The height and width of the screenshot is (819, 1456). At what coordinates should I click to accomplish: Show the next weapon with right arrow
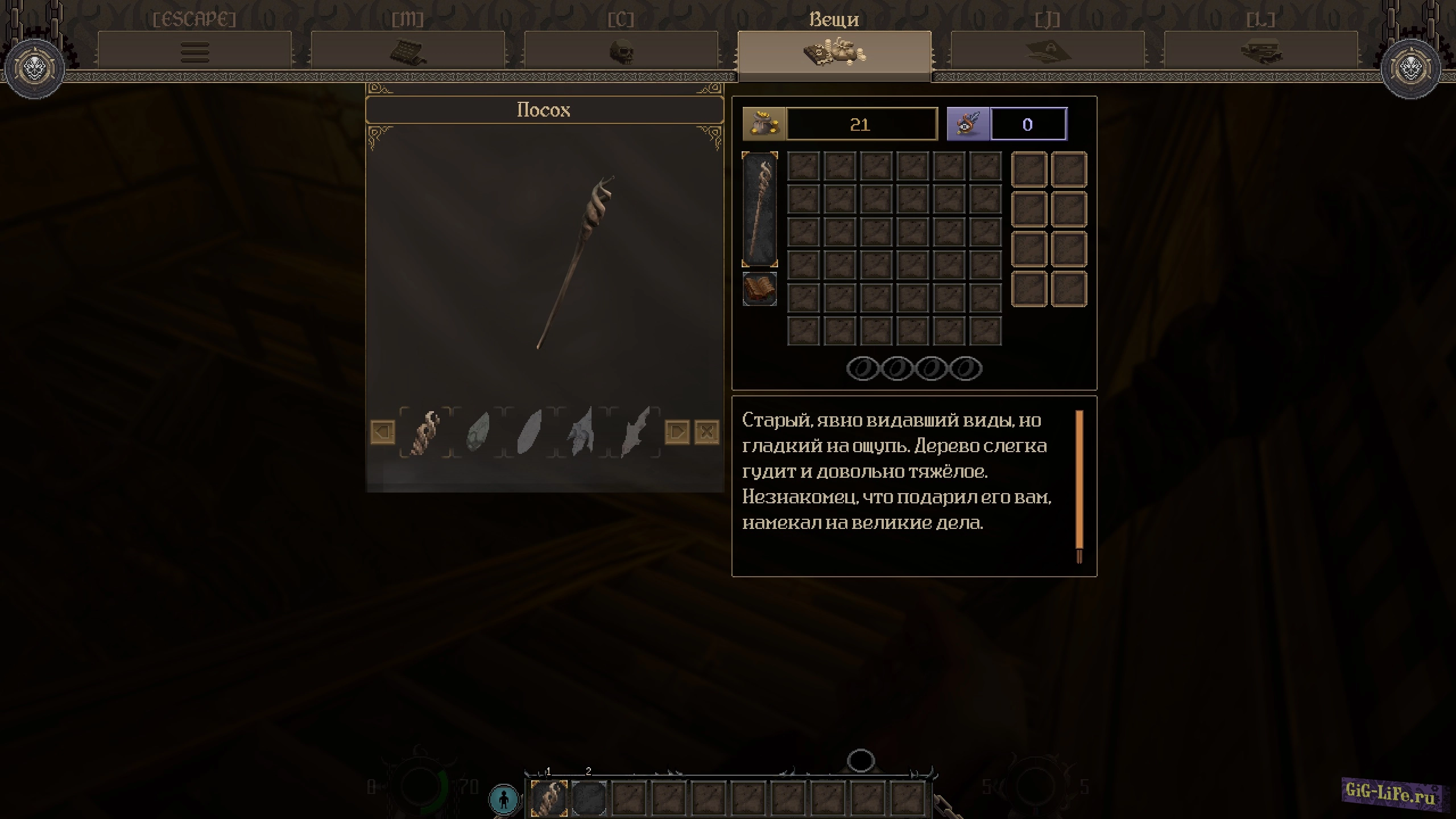(x=677, y=432)
